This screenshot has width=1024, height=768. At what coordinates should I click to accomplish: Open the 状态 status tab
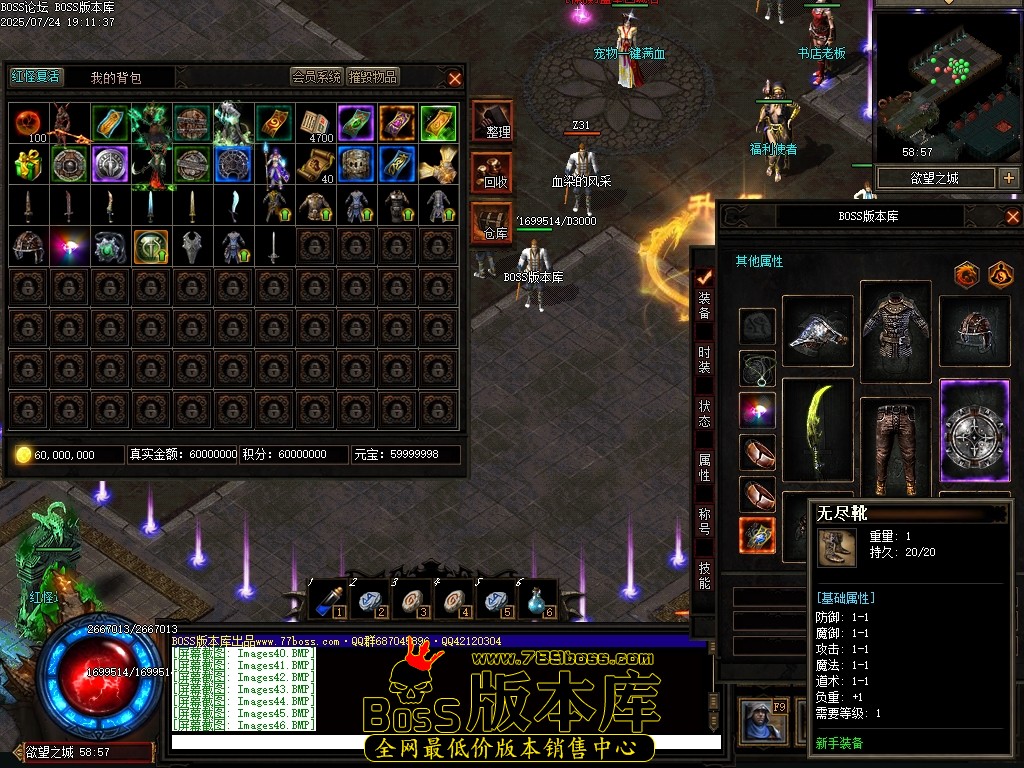tap(705, 412)
